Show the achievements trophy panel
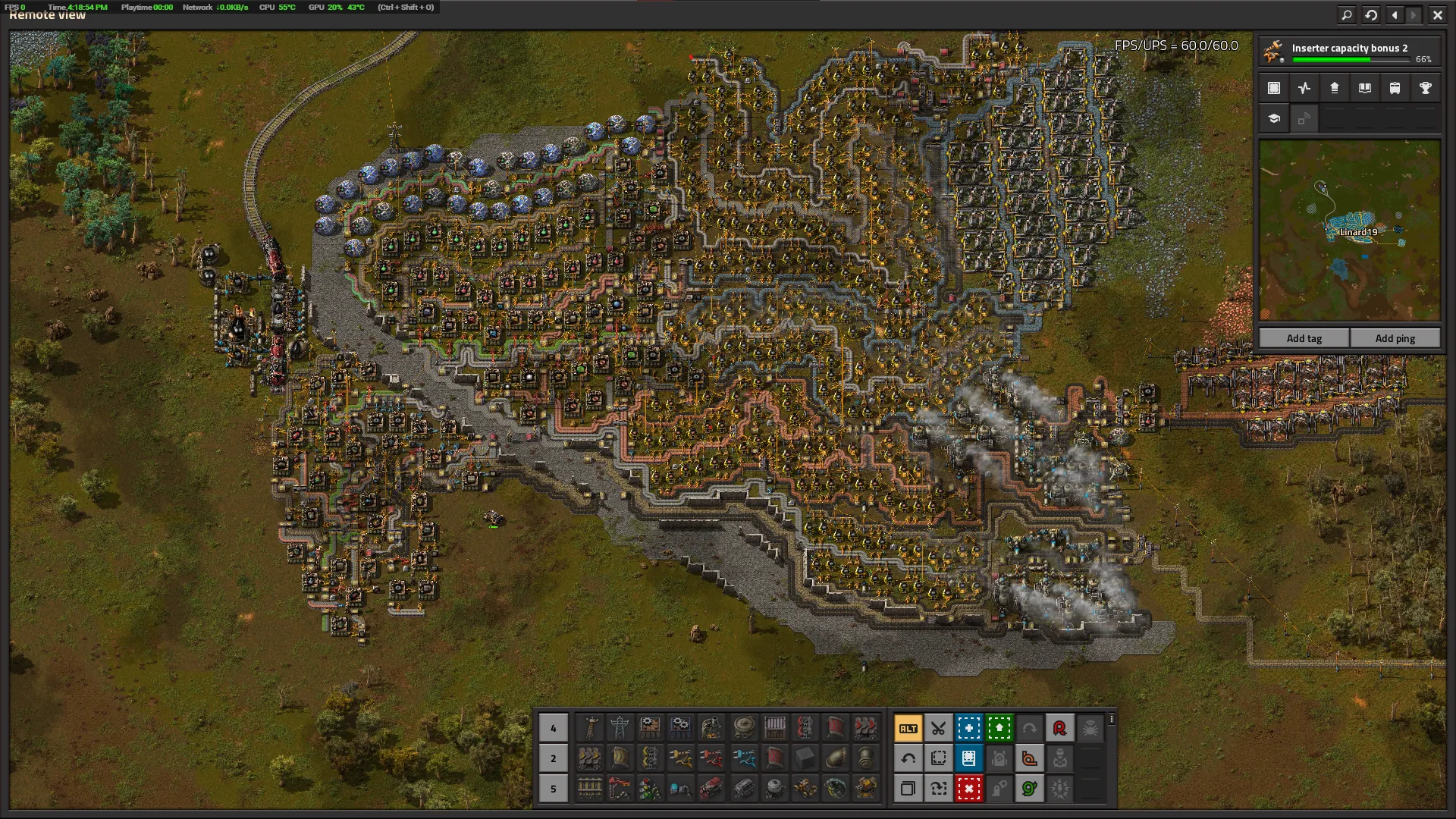Screen dimensions: 1456x819 (x=1425, y=88)
